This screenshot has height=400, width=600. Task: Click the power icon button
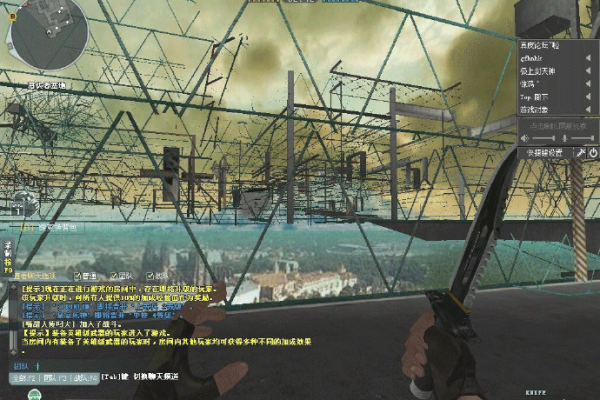click(x=592, y=152)
